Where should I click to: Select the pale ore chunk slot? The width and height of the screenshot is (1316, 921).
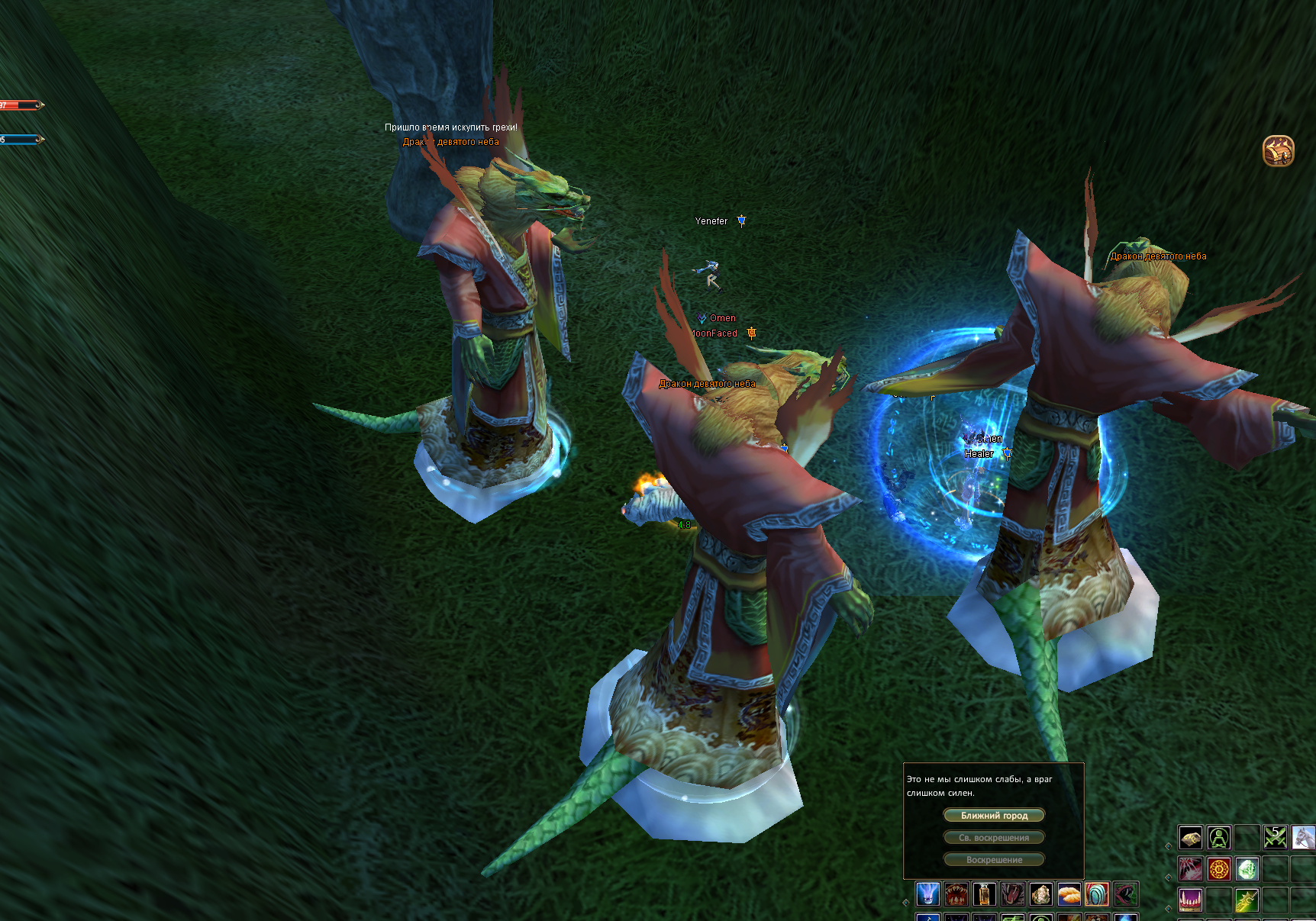1040,894
